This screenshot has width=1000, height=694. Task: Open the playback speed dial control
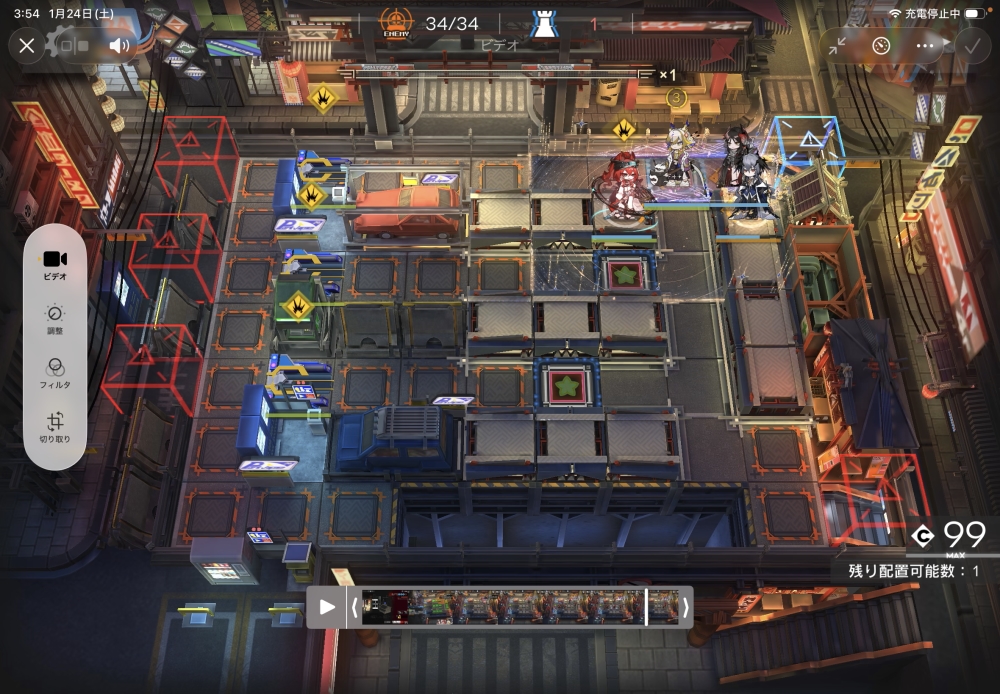pos(880,46)
